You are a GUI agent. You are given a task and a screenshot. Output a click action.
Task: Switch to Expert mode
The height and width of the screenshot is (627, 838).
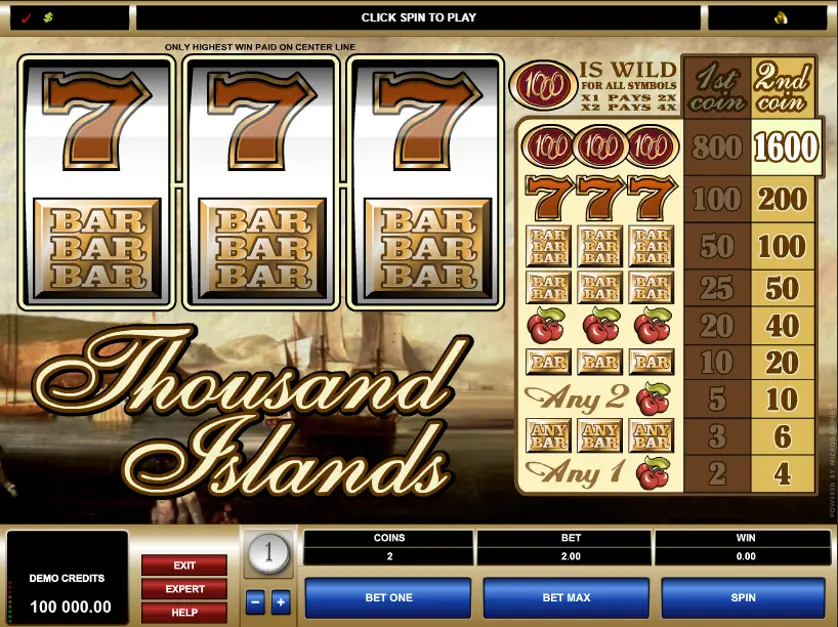click(x=184, y=589)
